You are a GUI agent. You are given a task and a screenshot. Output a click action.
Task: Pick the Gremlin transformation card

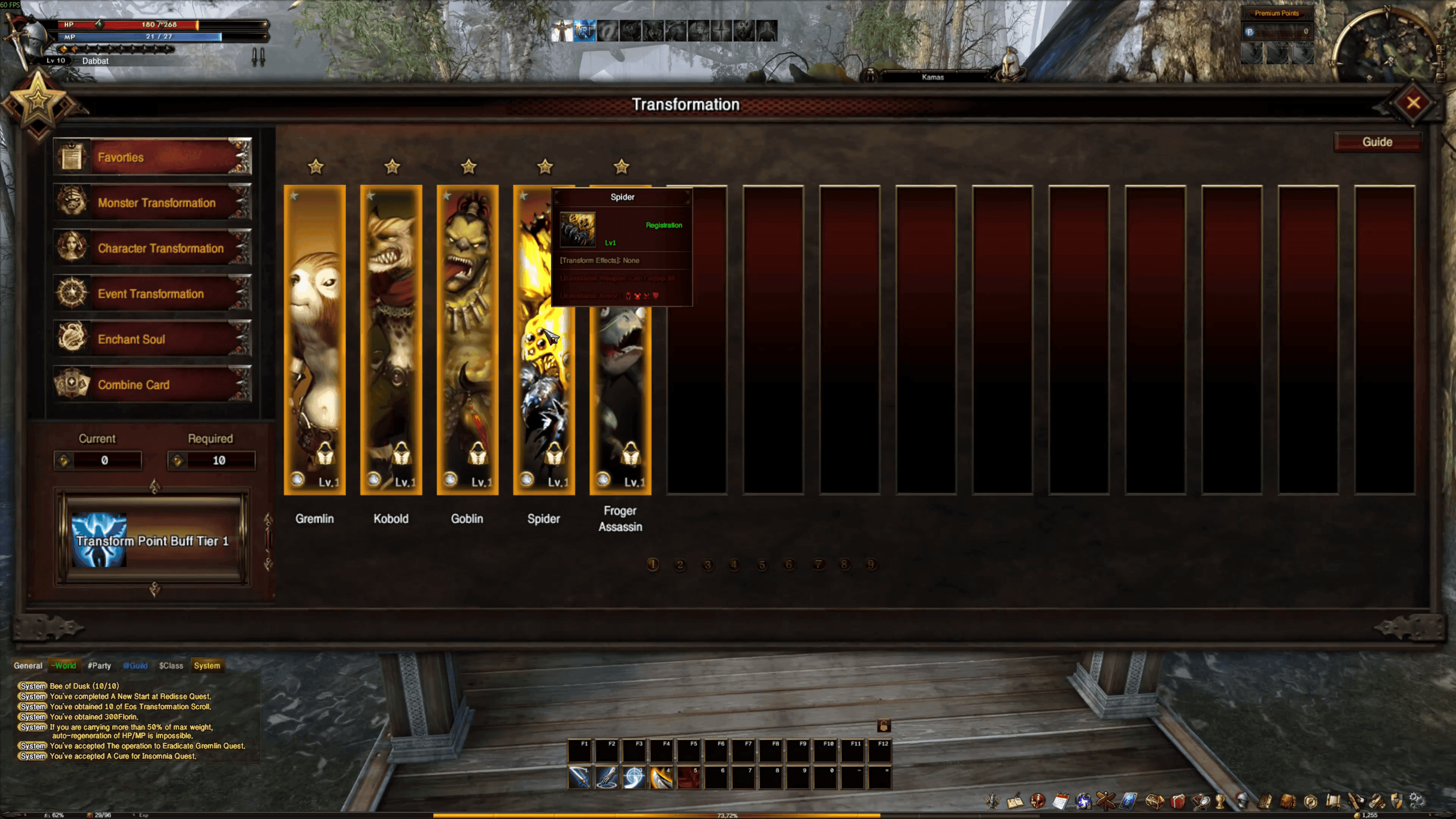point(315,339)
